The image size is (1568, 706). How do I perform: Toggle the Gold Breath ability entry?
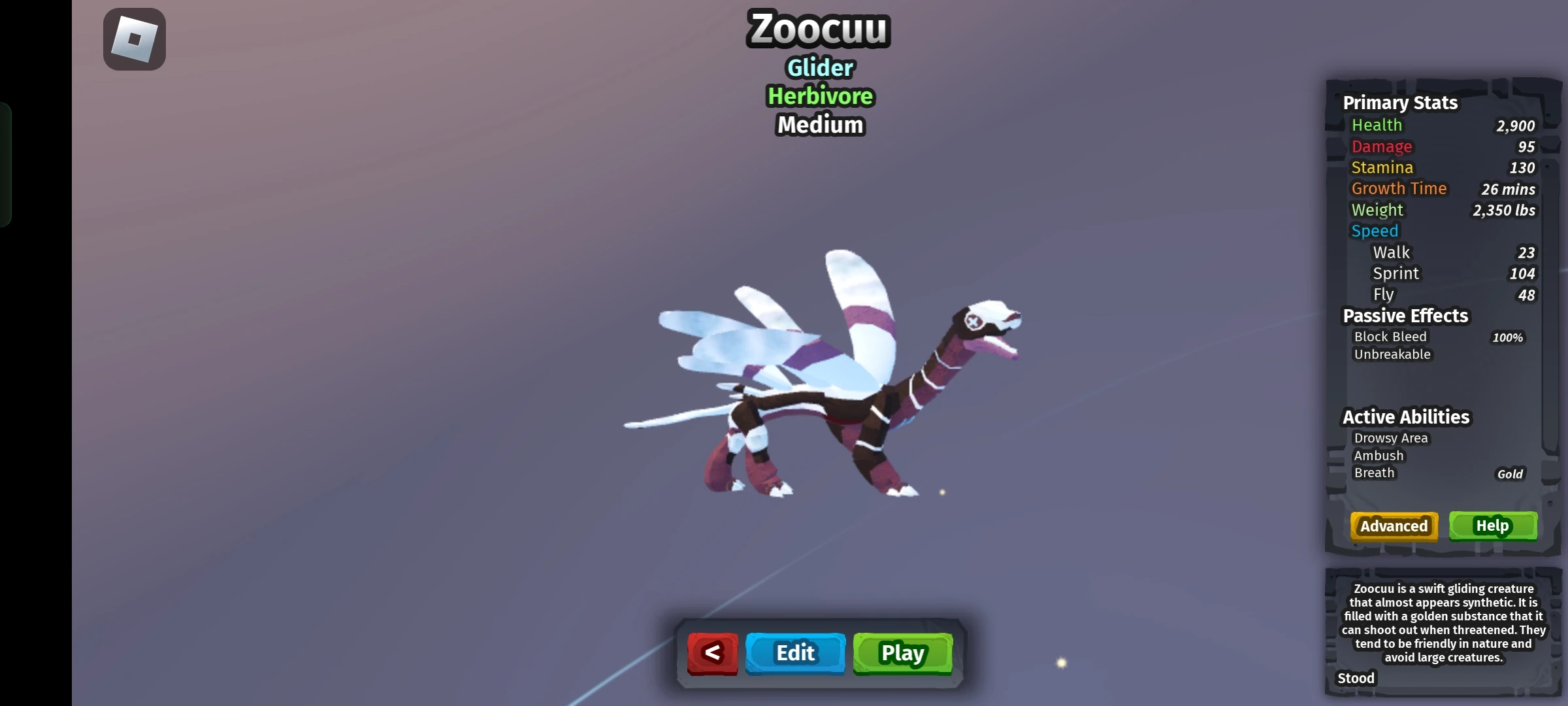(x=1374, y=473)
